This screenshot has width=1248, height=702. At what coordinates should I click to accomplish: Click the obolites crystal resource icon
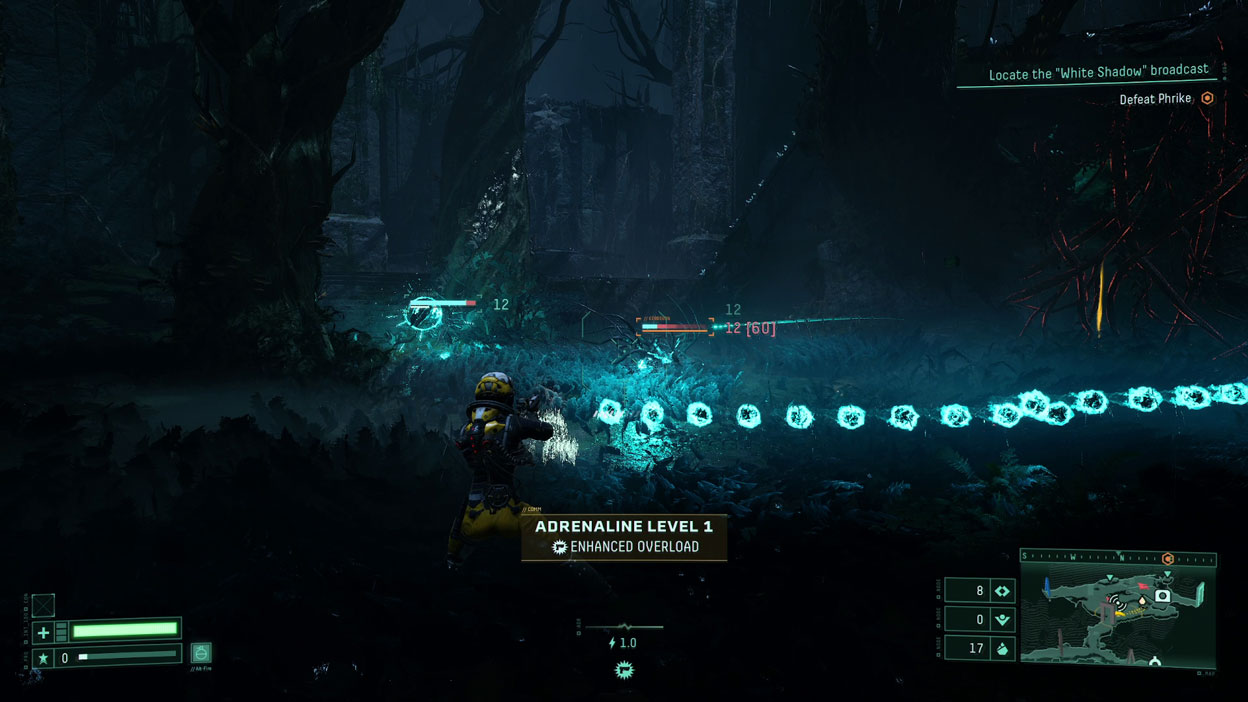[1001, 648]
